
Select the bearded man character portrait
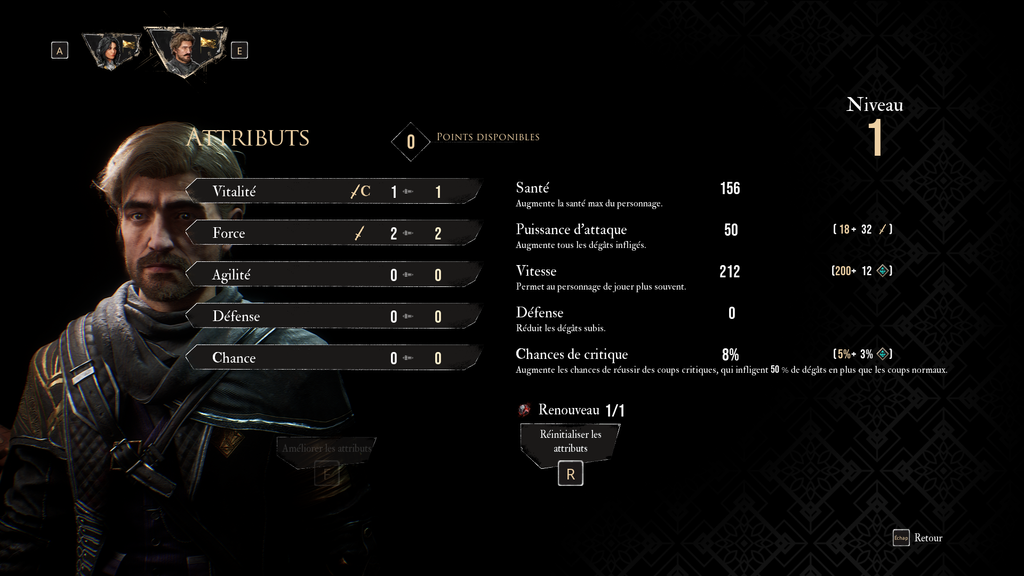182,48
